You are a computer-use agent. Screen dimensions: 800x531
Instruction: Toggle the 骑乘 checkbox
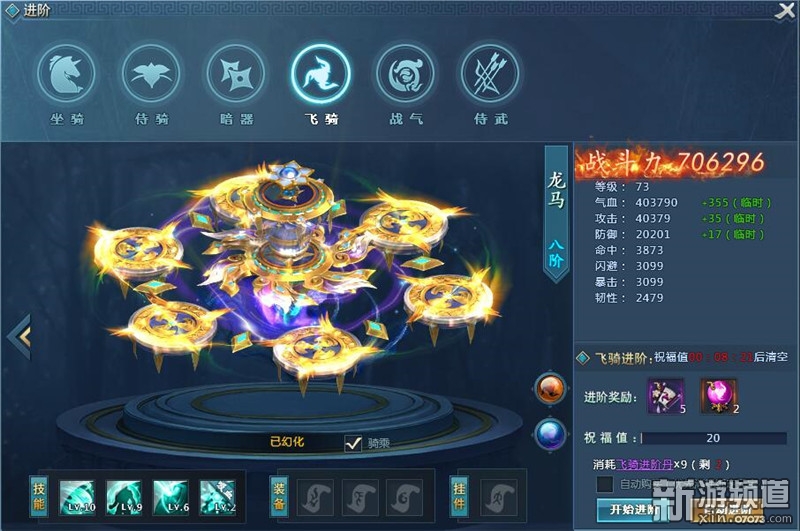(x=352, y=443)
